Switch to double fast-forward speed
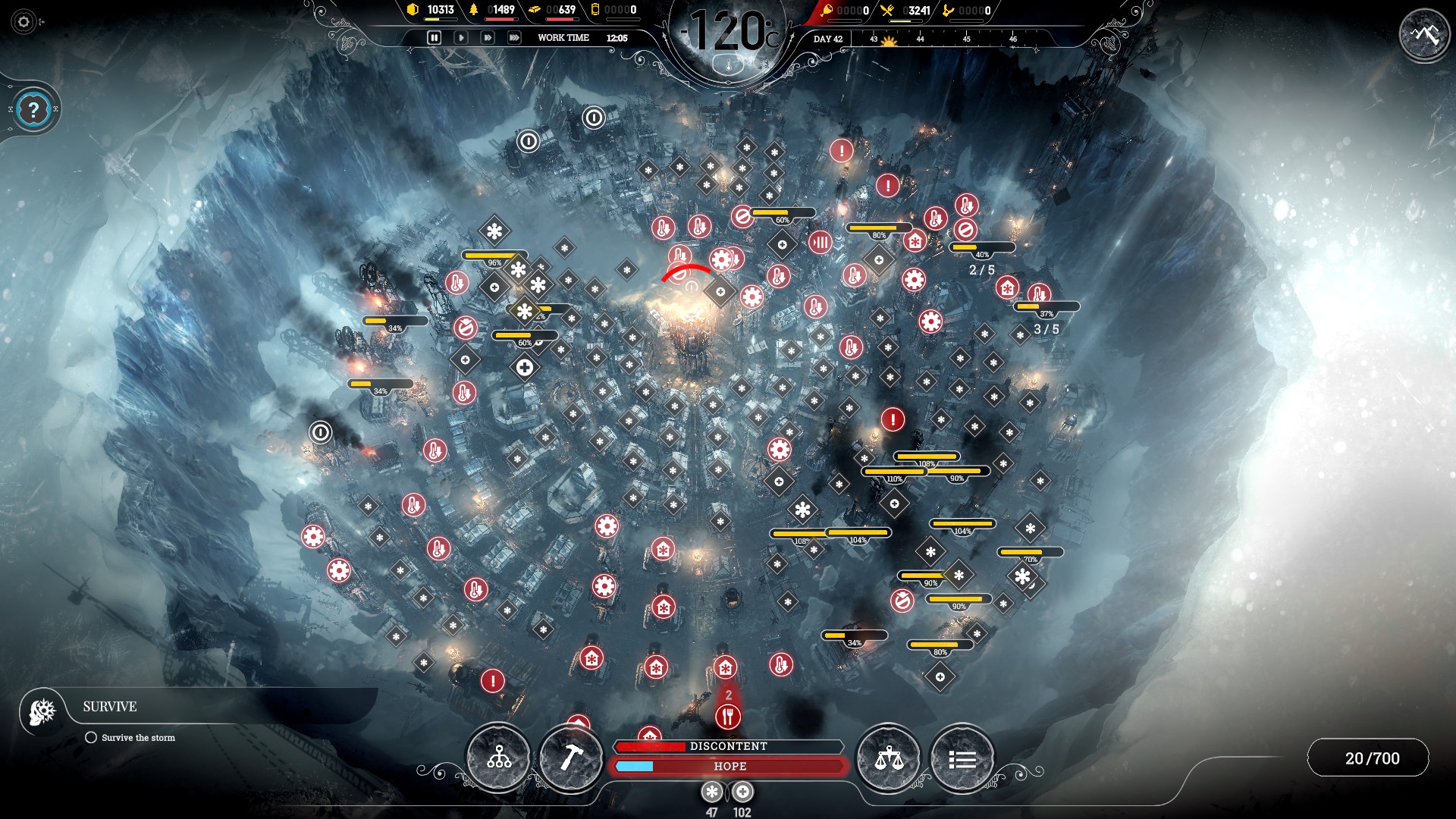 coord(488,37)
